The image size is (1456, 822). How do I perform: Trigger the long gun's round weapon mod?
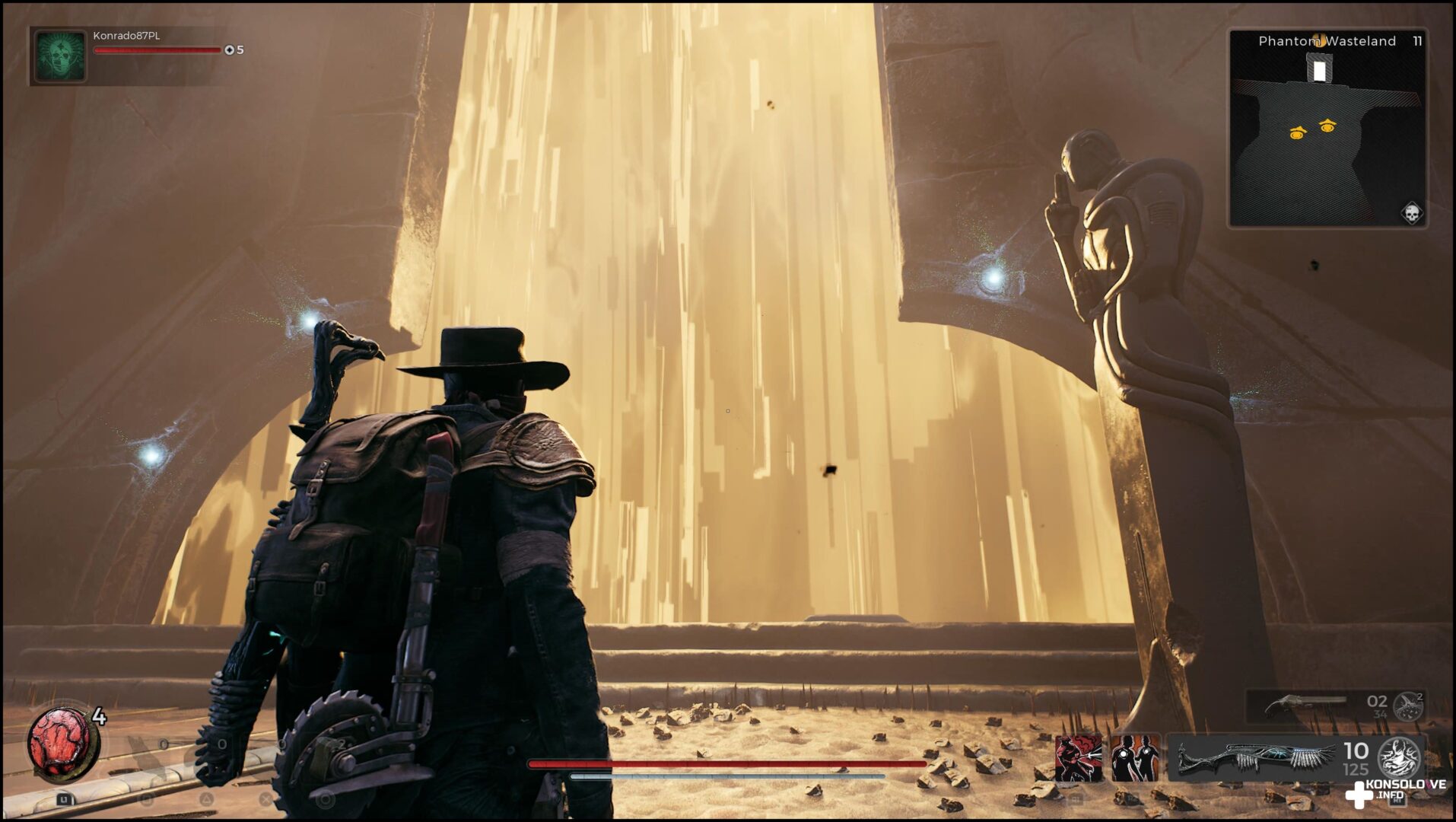1400,757
